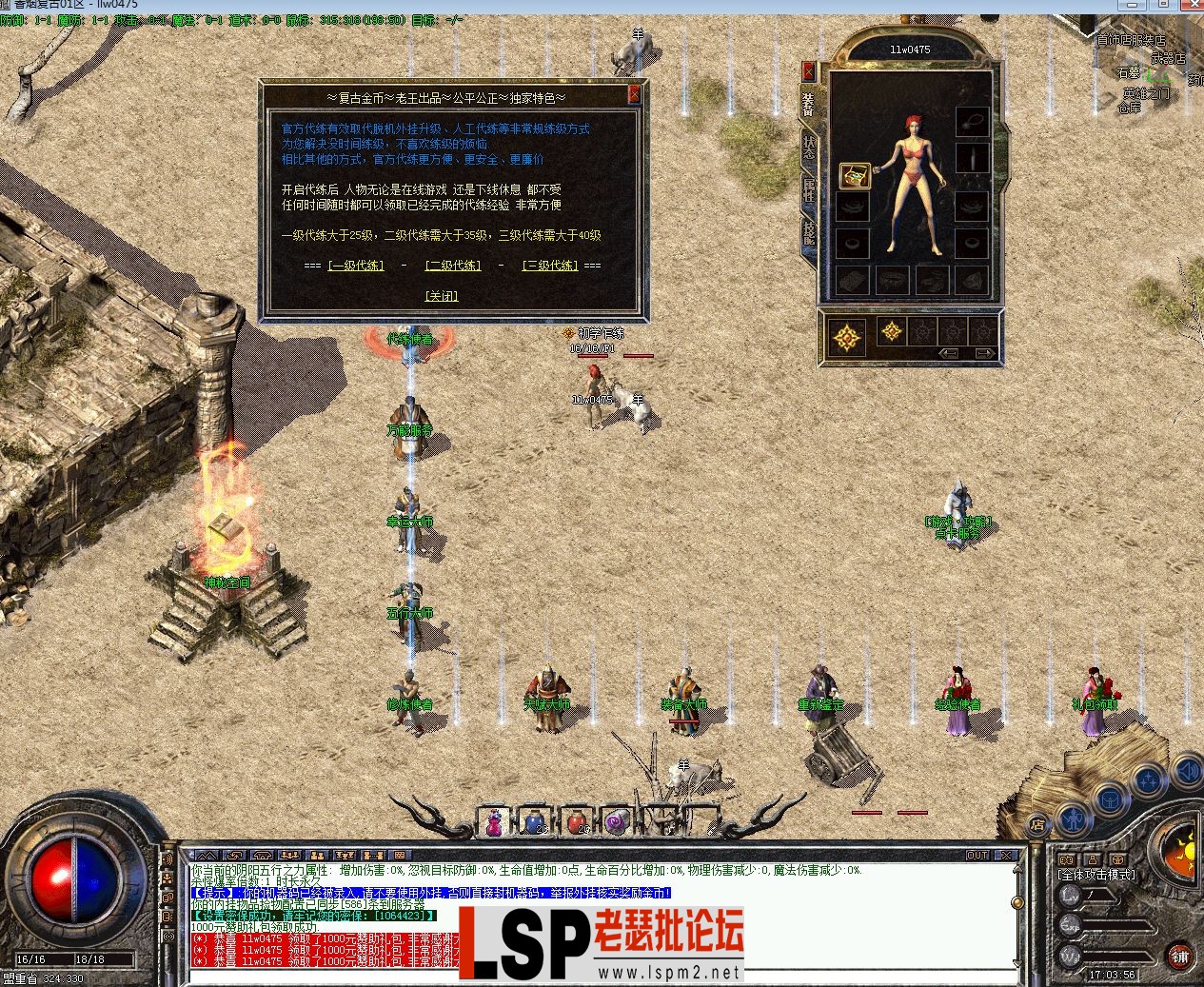Select the treasure chest equipment slot
Screen dimensions: 1204x987
click(x=853, y=175)
